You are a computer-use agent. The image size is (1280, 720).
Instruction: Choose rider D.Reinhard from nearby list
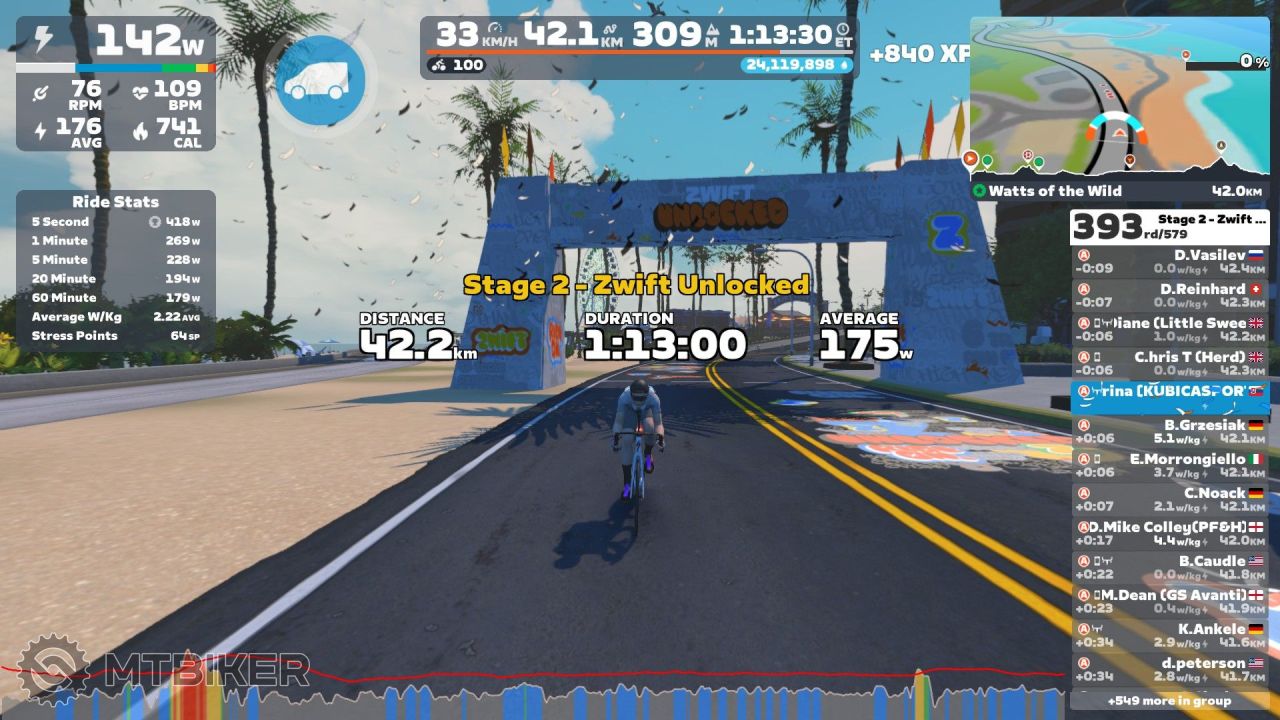pos(1169,296)
